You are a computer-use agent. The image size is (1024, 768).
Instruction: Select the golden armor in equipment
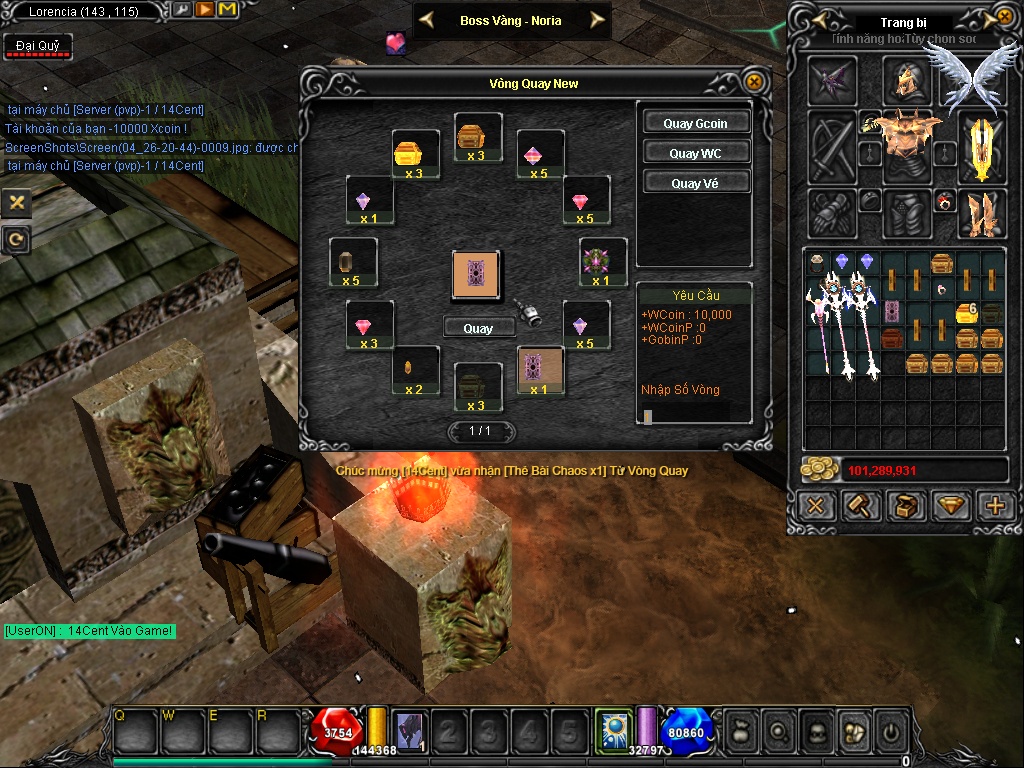[x=907, y=133]
